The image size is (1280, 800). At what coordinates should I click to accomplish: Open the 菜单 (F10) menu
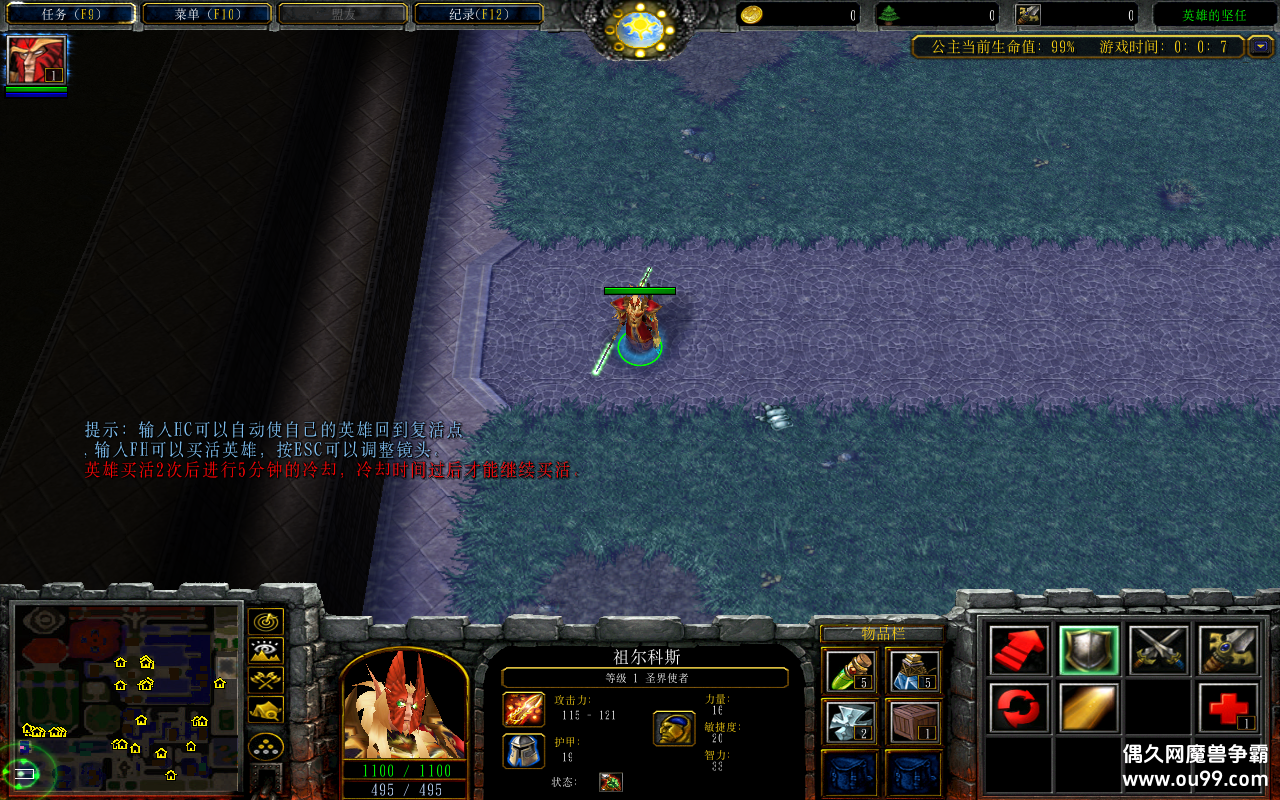click(206, 14)
